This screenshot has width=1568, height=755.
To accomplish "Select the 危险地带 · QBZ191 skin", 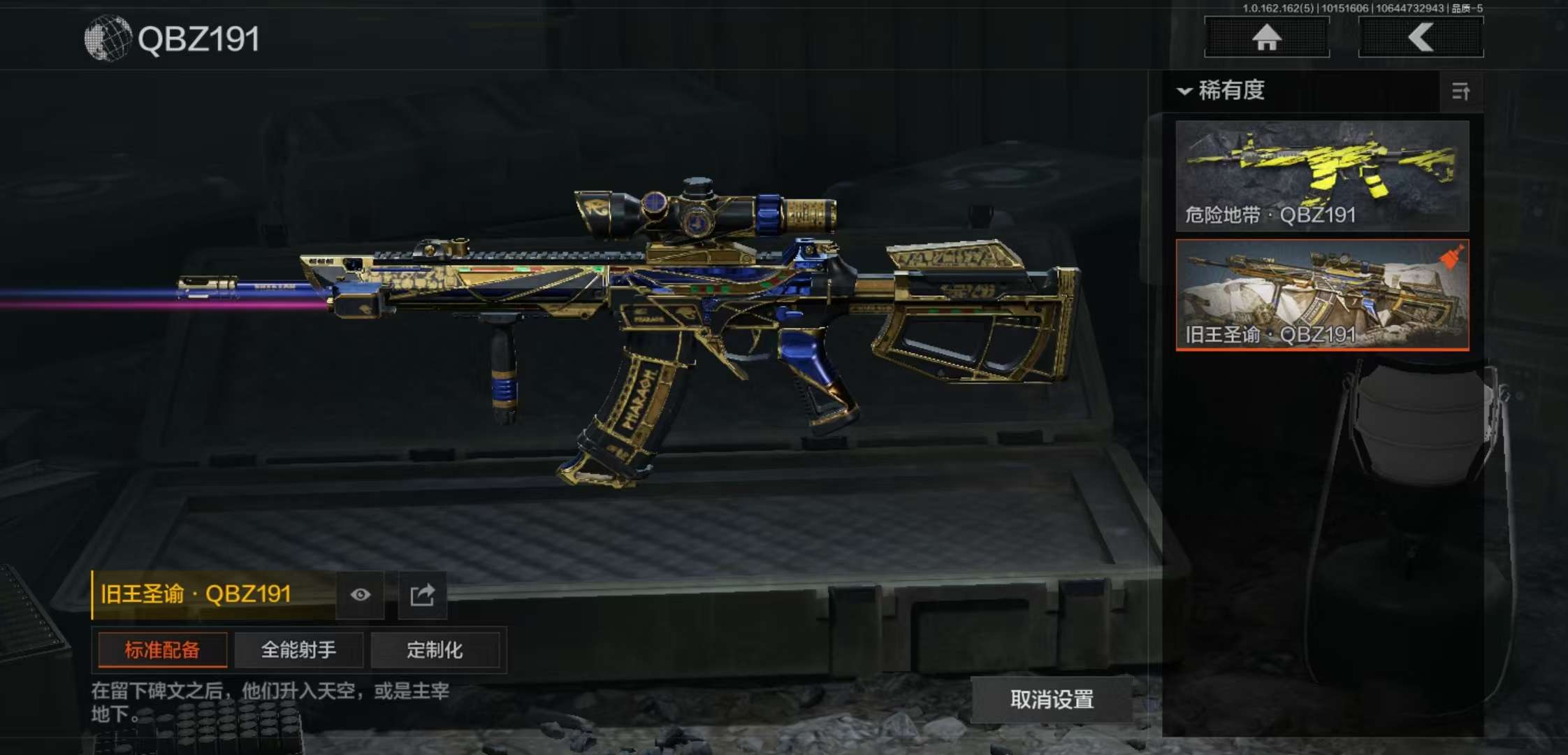I will coord(1322,175).
